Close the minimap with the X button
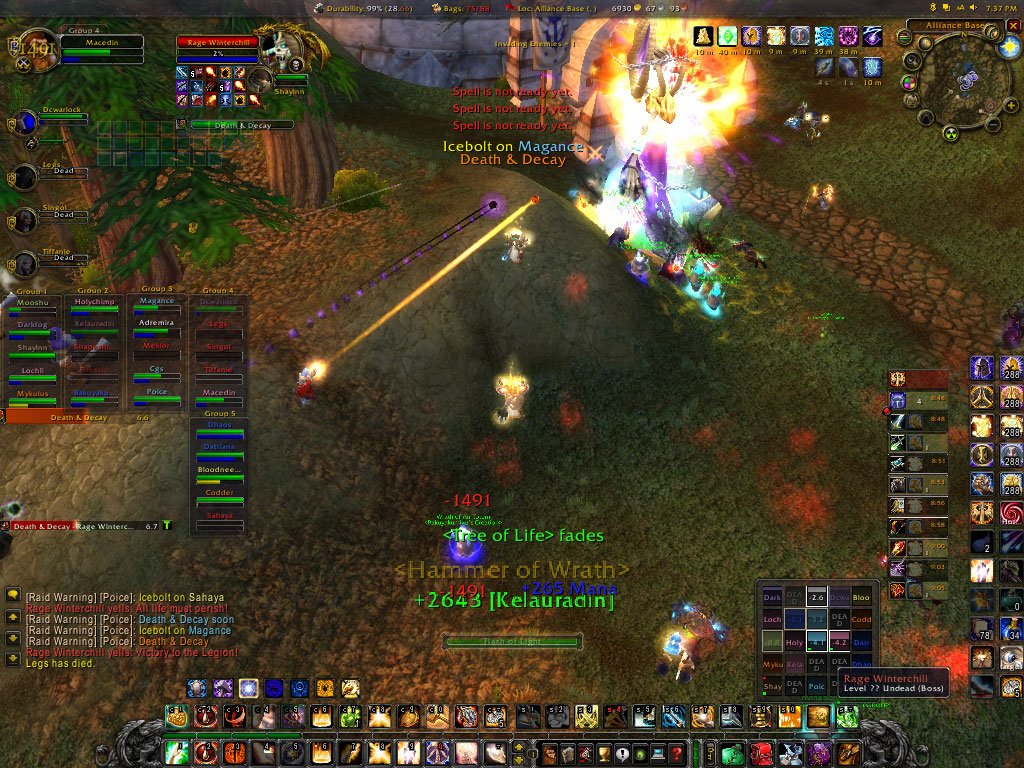 pyautogui.click(x=1014, y=24)
